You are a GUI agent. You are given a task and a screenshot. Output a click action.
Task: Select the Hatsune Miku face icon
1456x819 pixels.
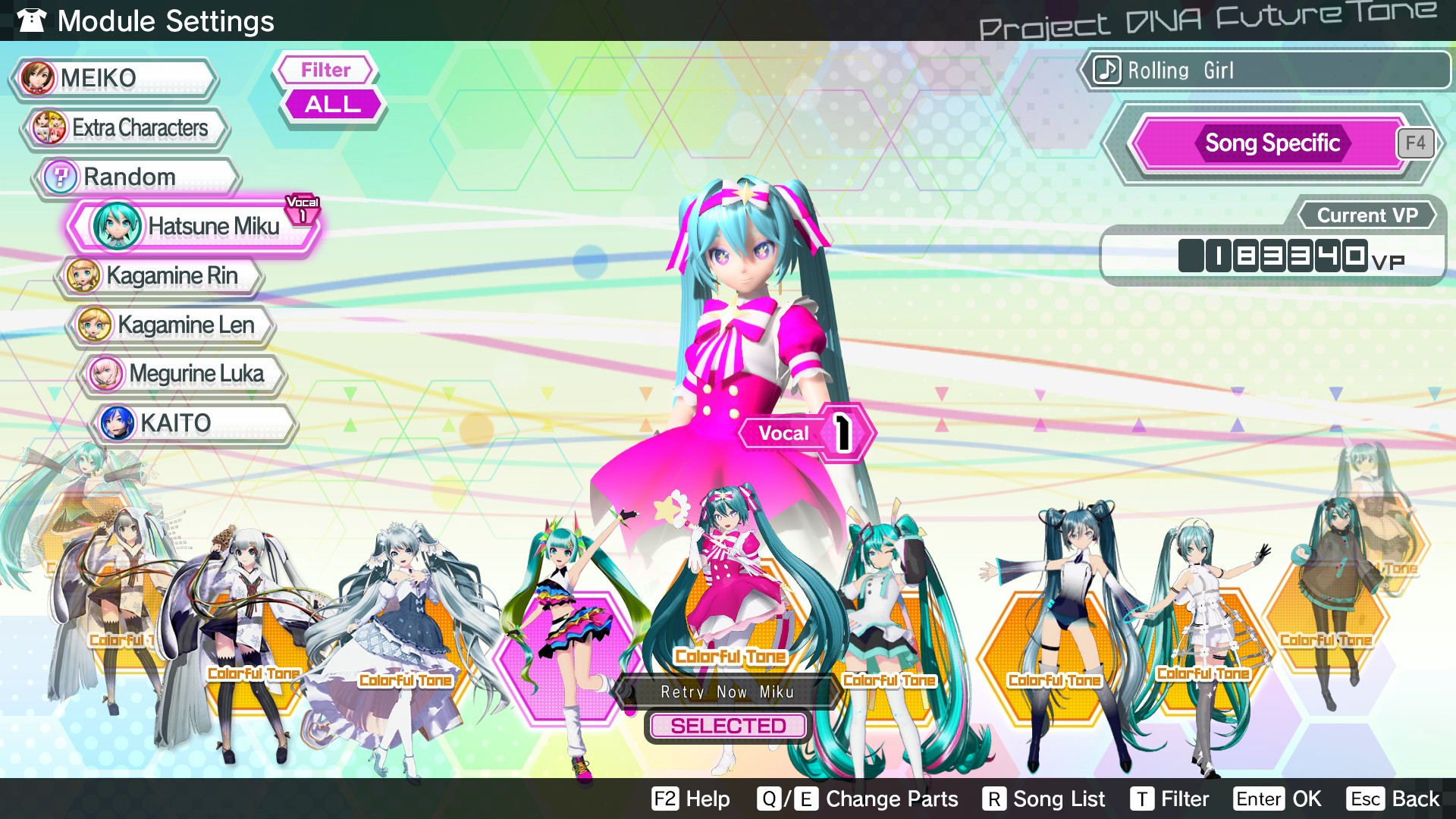pos(119,226)
